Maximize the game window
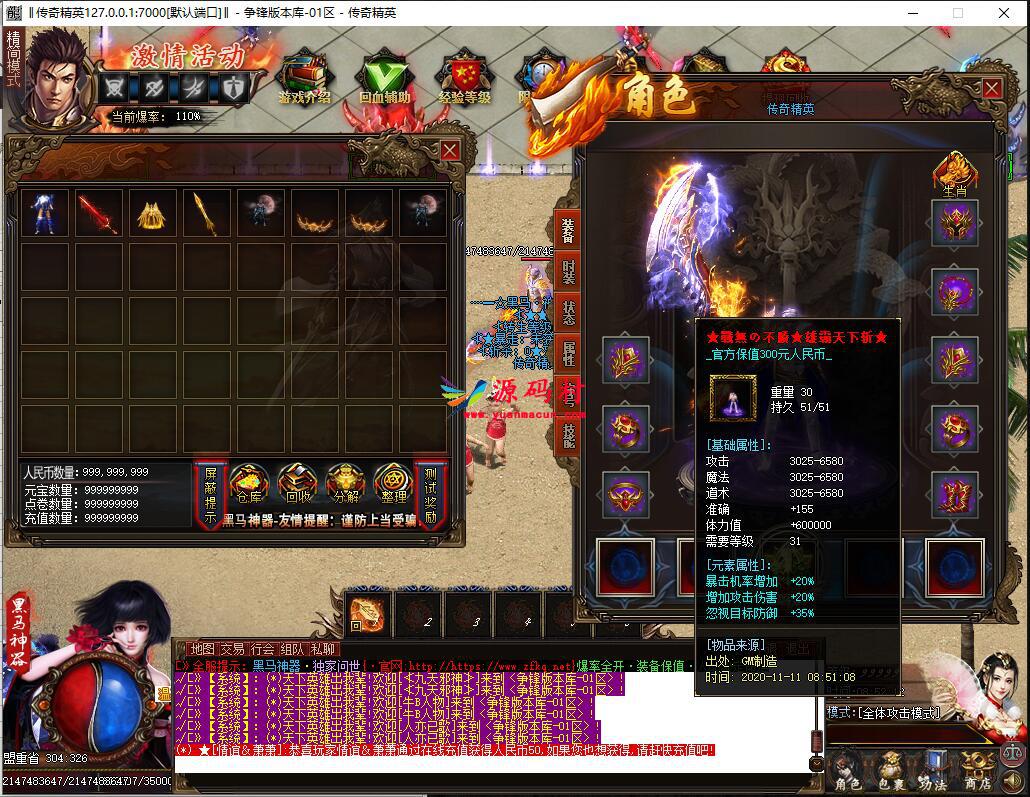Screen dimensions: 1030x797 pos(957,13)
